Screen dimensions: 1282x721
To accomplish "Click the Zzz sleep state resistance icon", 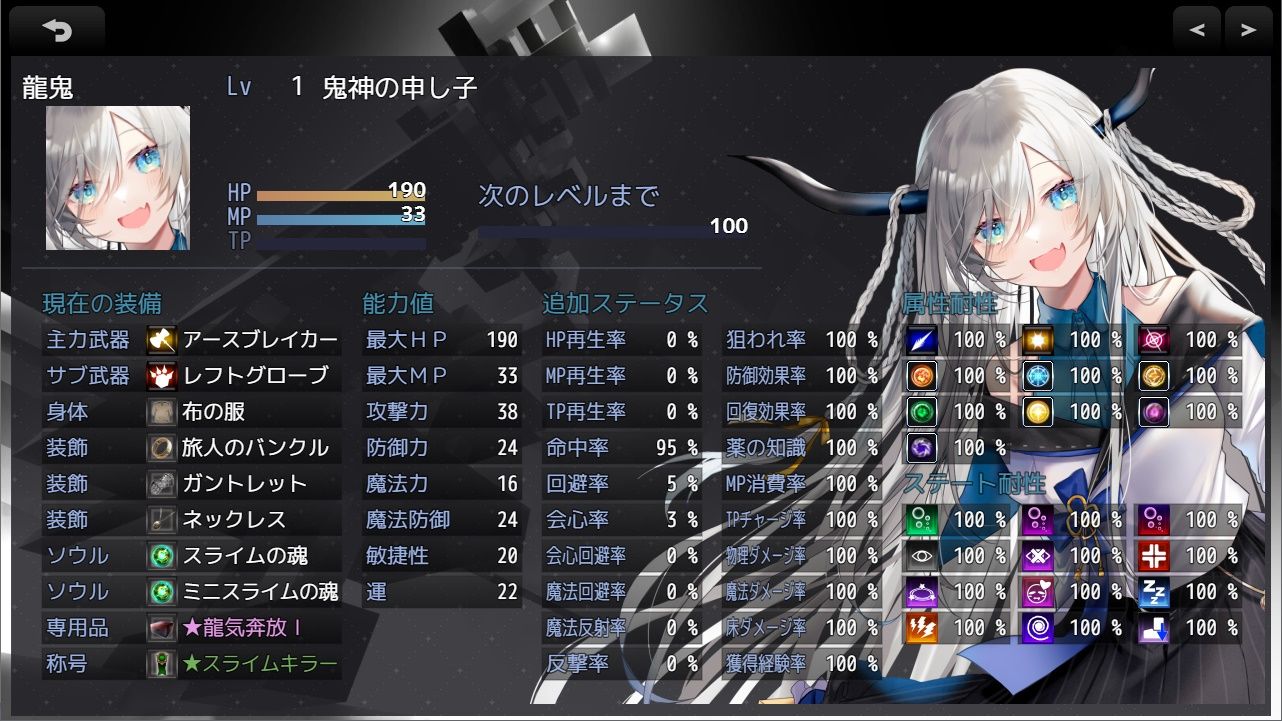I will [1151, 592].
